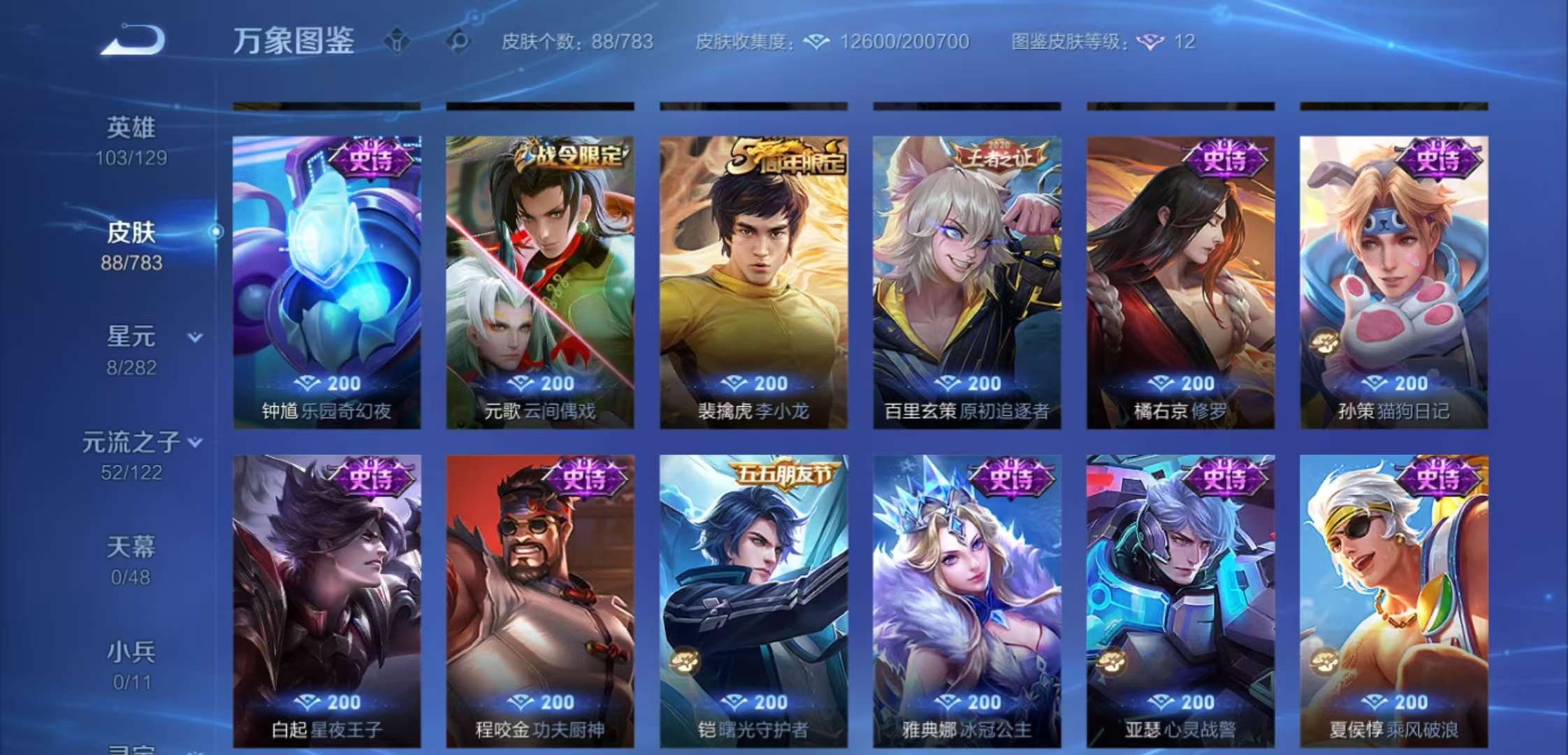Image resolution: width=1568 pixels, height=755 pixels.
Task: Click the skin collection gem icon beside 12600/200700
Action: pos(815,42)
